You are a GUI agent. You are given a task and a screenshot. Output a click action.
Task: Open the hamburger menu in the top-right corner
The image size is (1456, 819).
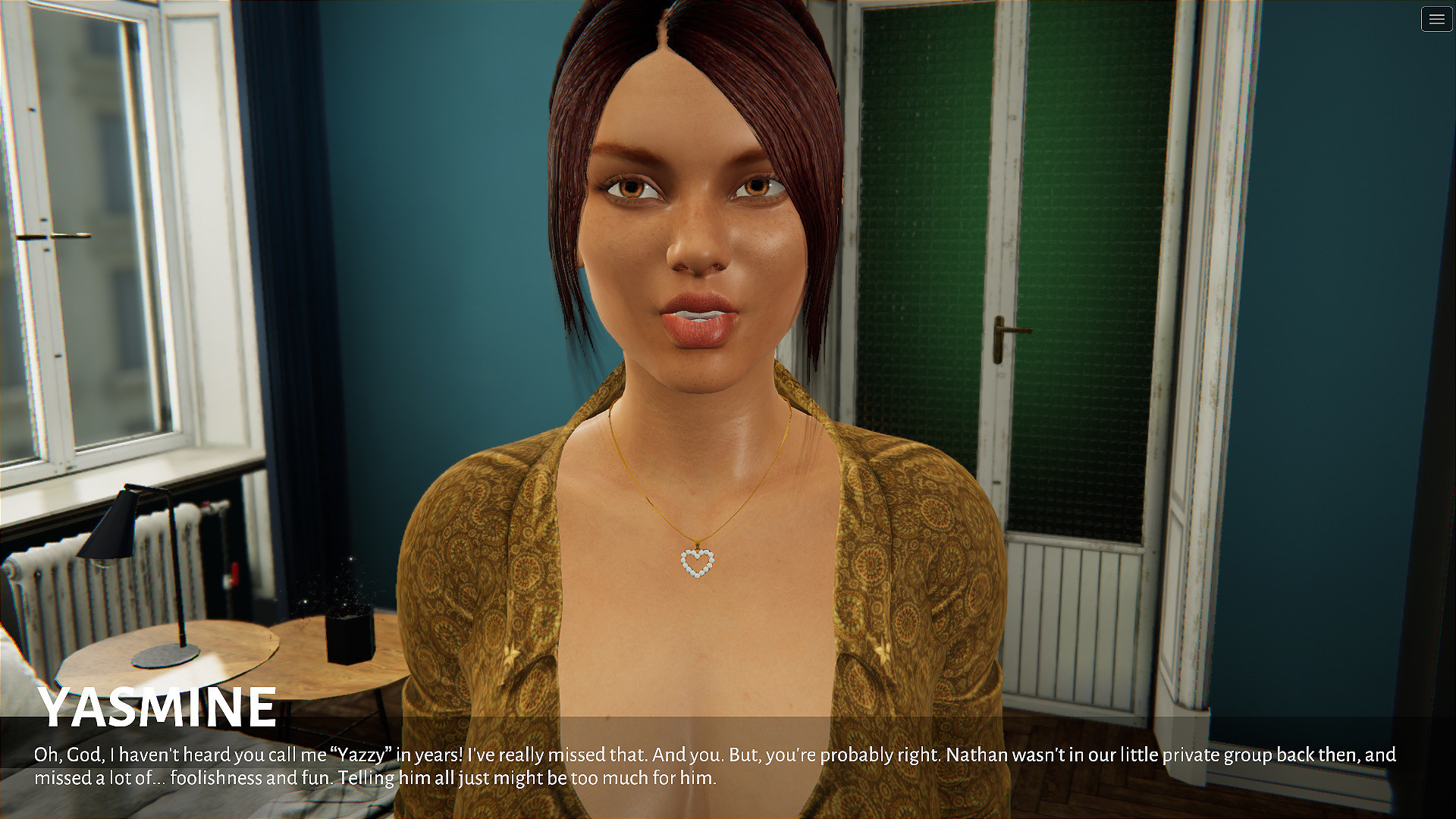[x=1436, y=20]
